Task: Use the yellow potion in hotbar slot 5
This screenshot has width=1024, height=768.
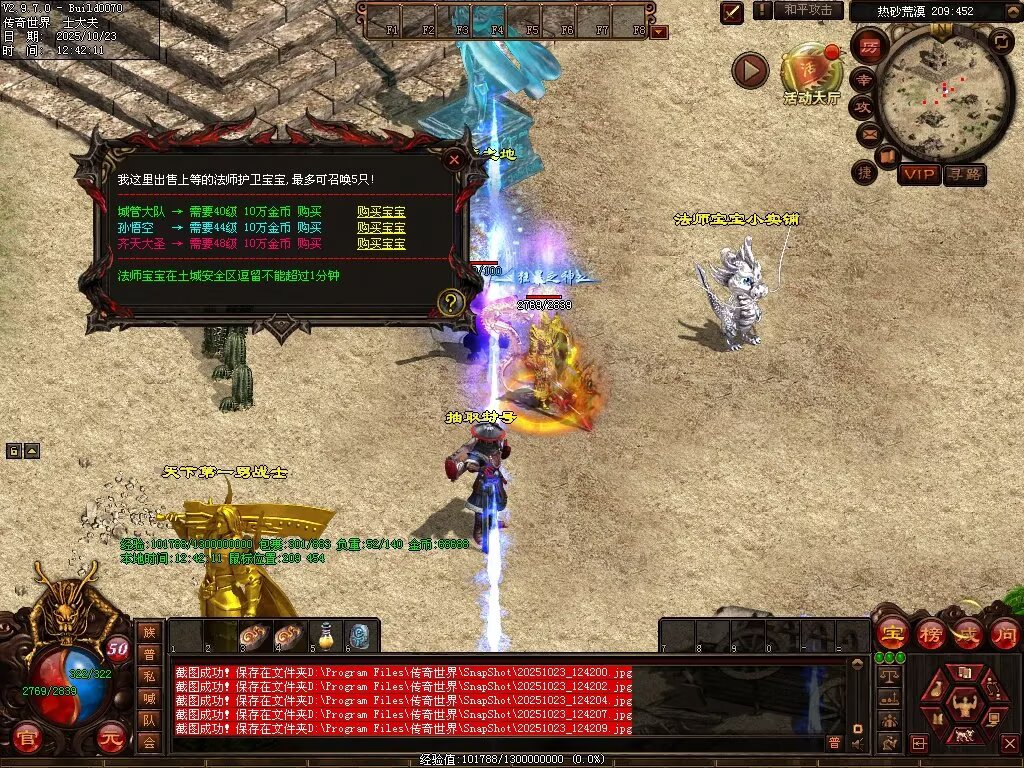Action: (x=325, y=635)
